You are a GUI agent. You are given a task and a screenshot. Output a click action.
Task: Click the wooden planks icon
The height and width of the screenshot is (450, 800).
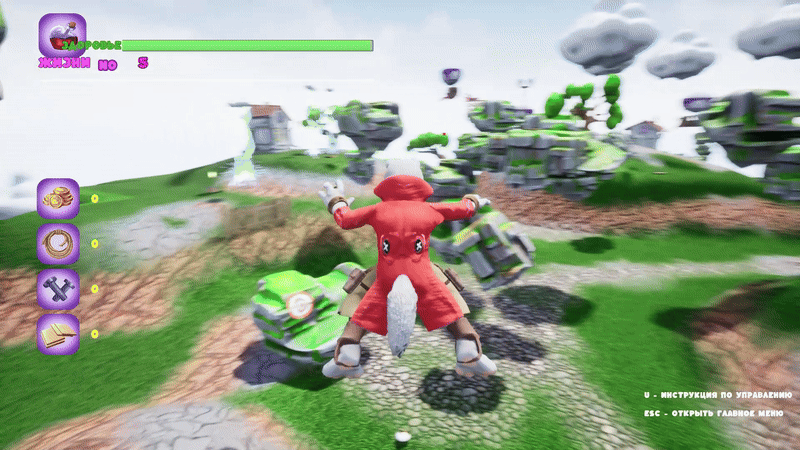(58, 333)
